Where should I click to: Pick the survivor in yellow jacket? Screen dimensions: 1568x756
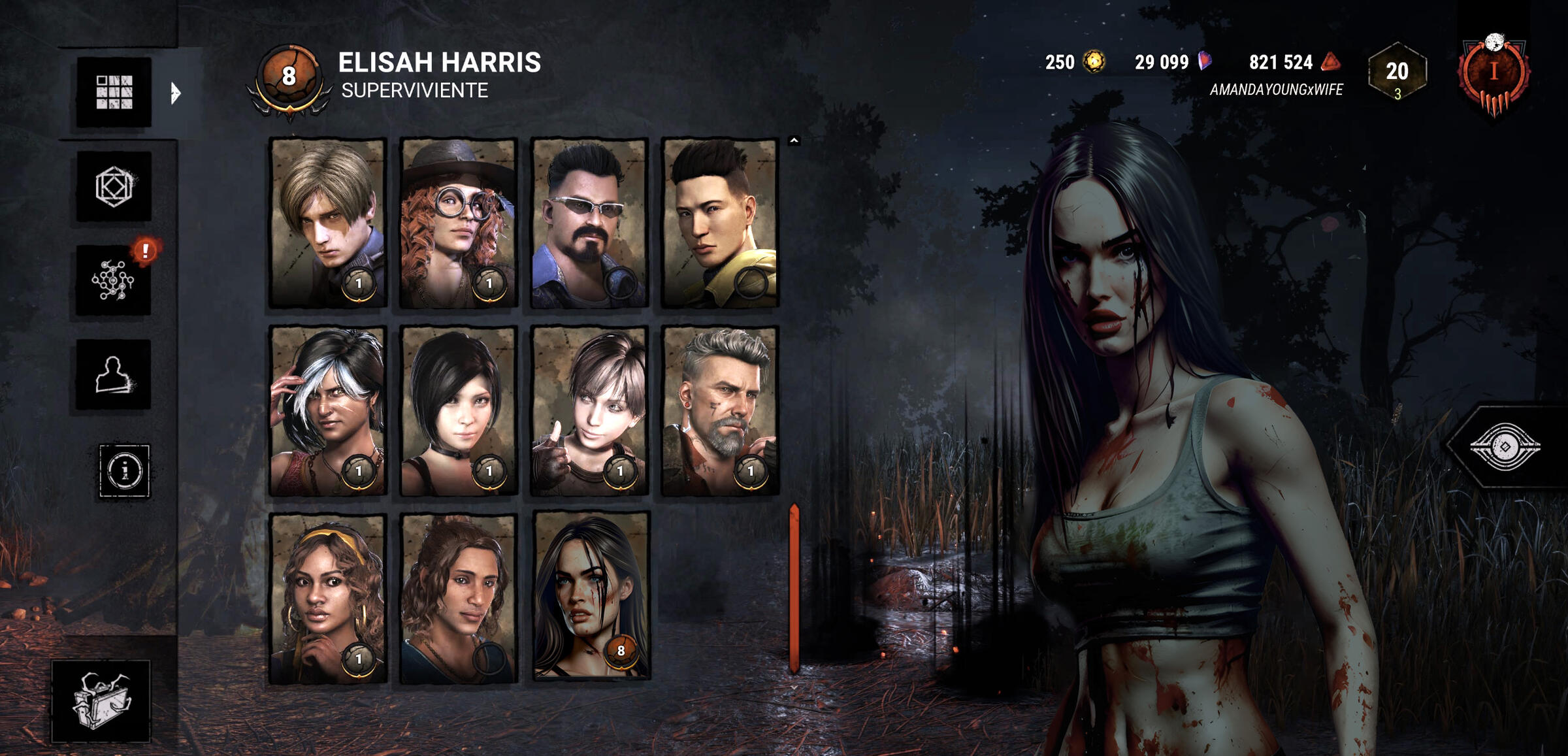click(x=720, y=222)
